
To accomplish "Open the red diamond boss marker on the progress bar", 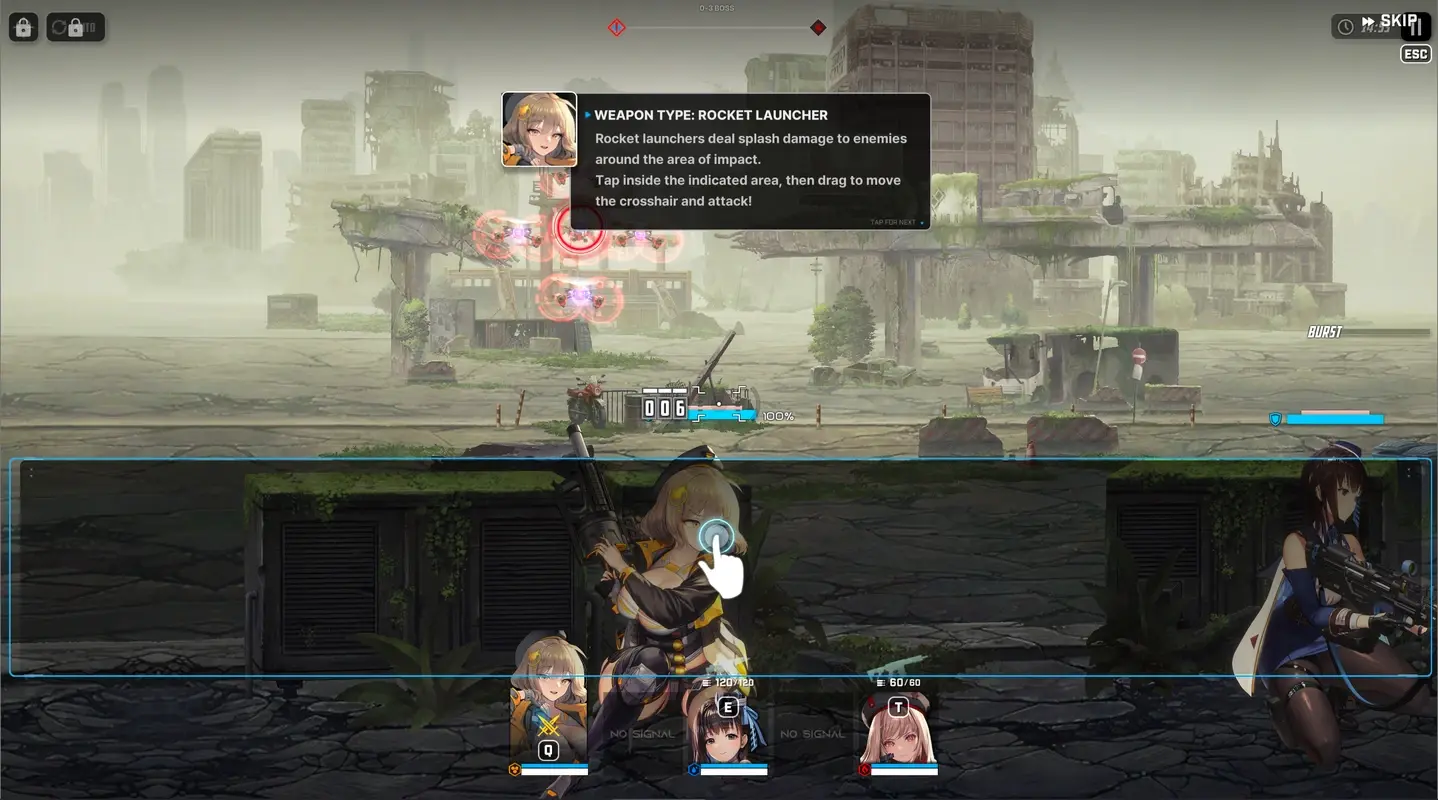I will (x=818, y=27).
